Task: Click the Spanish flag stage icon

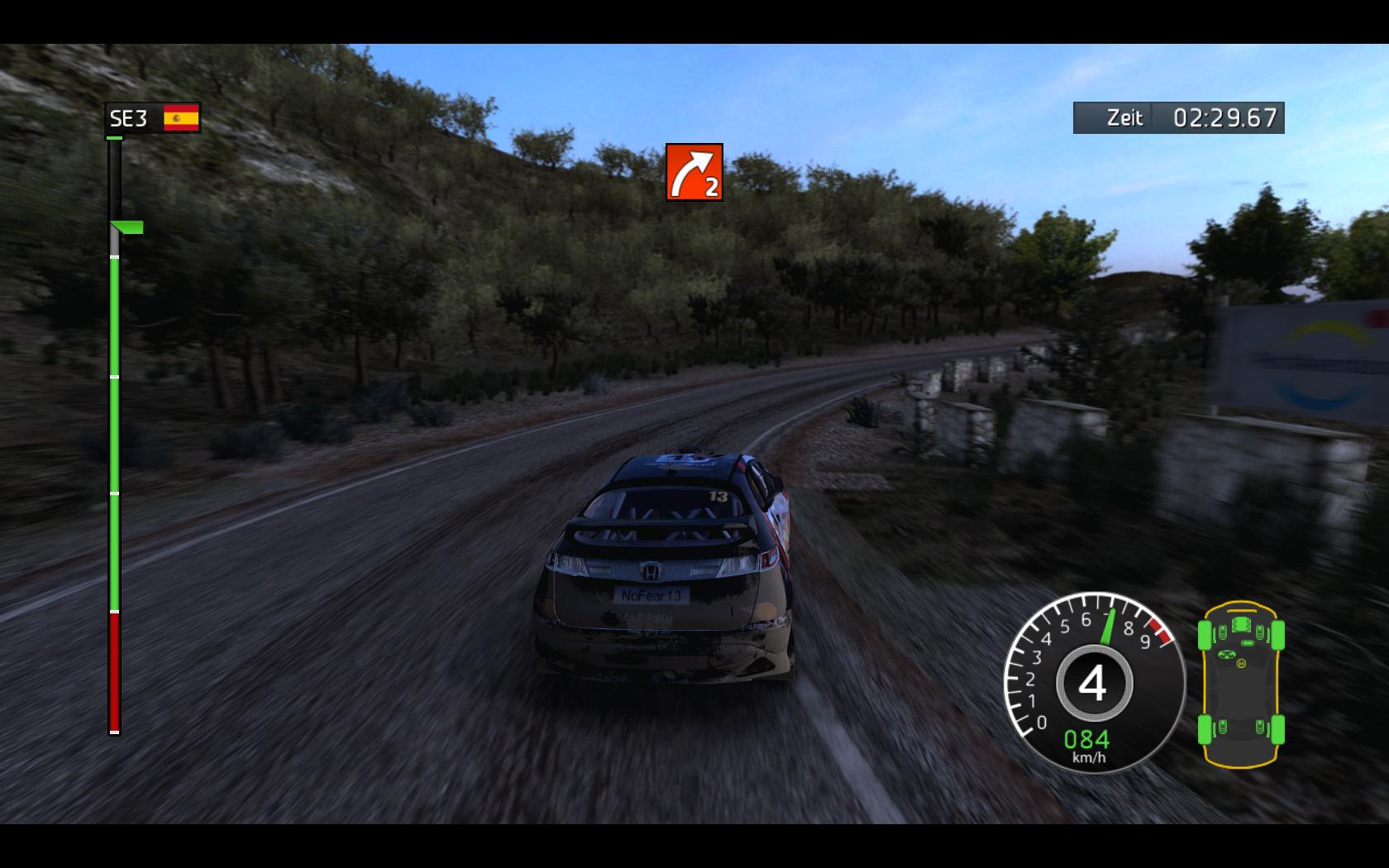Action: click(182, 118)
